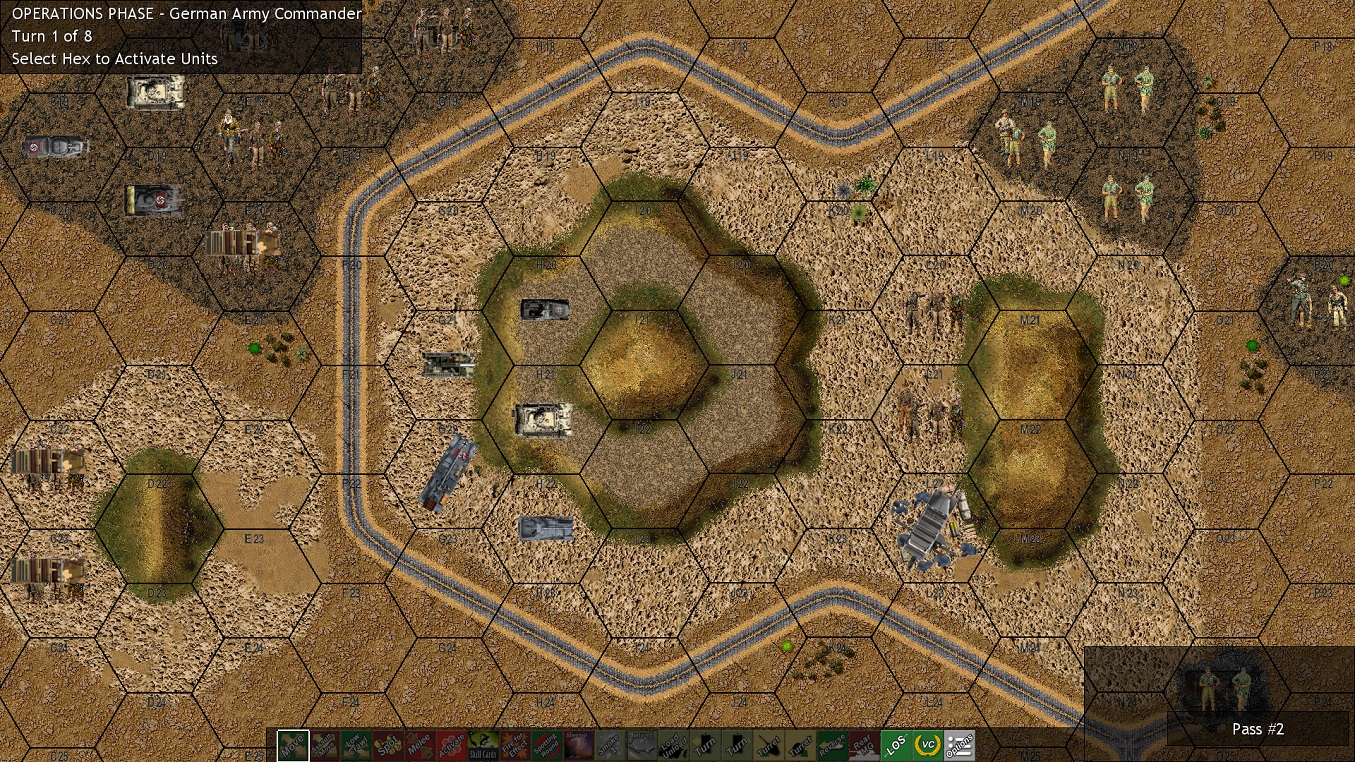Open the Skill Cards icon
This screenshot has height=762, width=1355.
pos(481,745)
